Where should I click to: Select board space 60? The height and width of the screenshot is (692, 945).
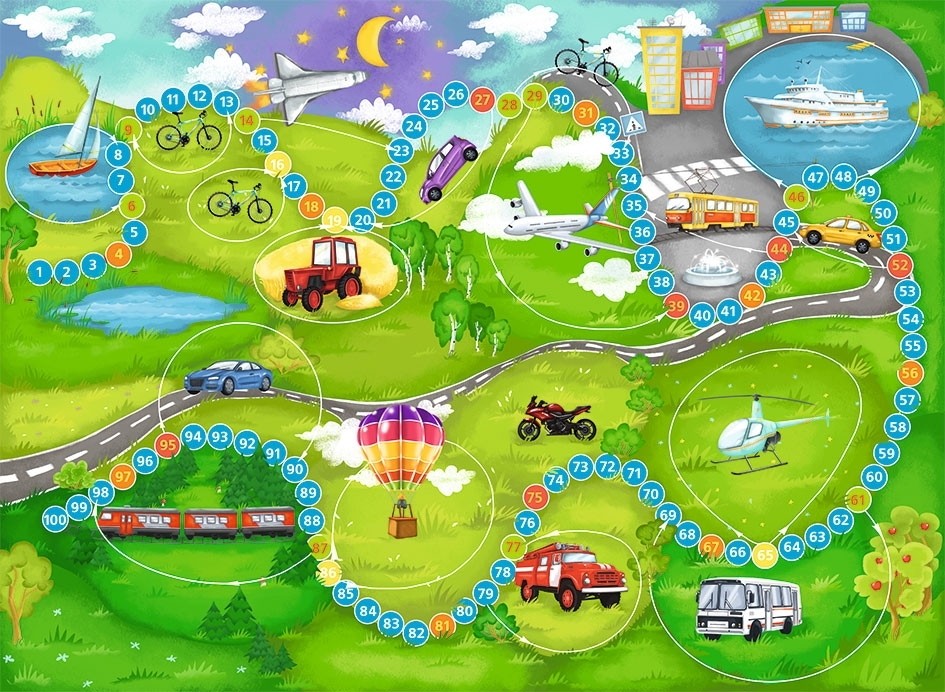tap(874, 477)
